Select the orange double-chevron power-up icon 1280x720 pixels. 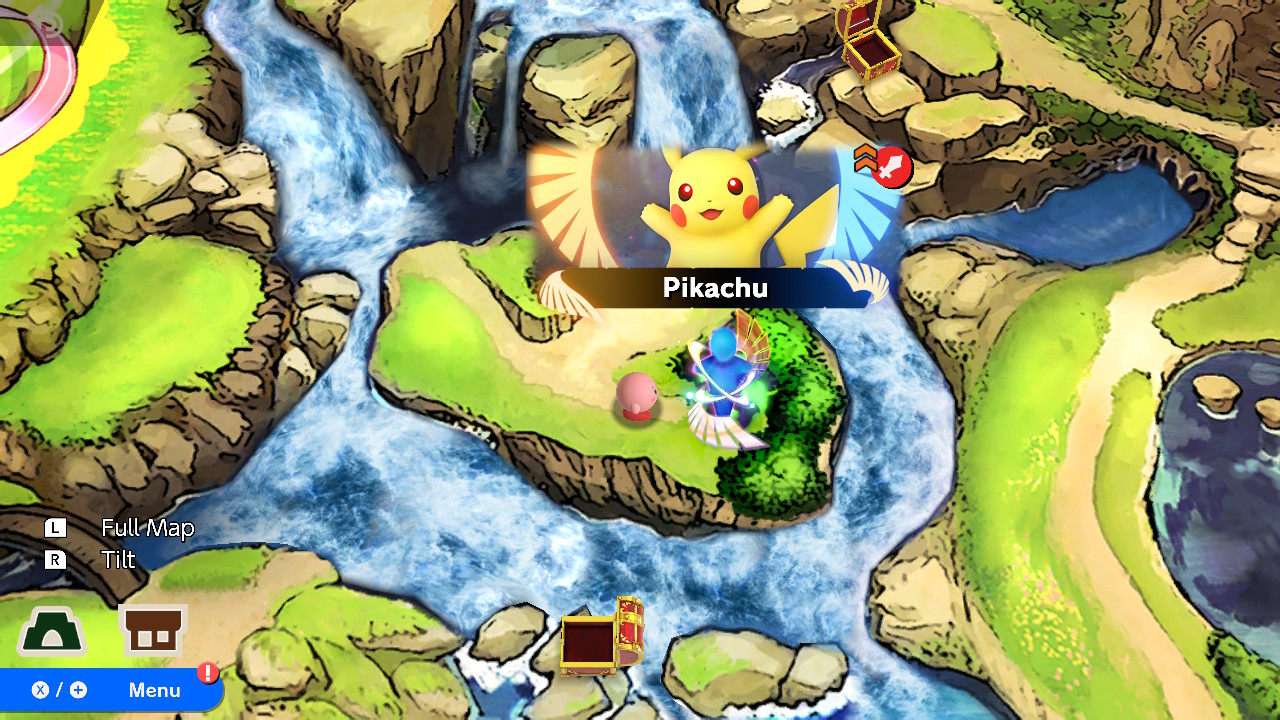862,160
